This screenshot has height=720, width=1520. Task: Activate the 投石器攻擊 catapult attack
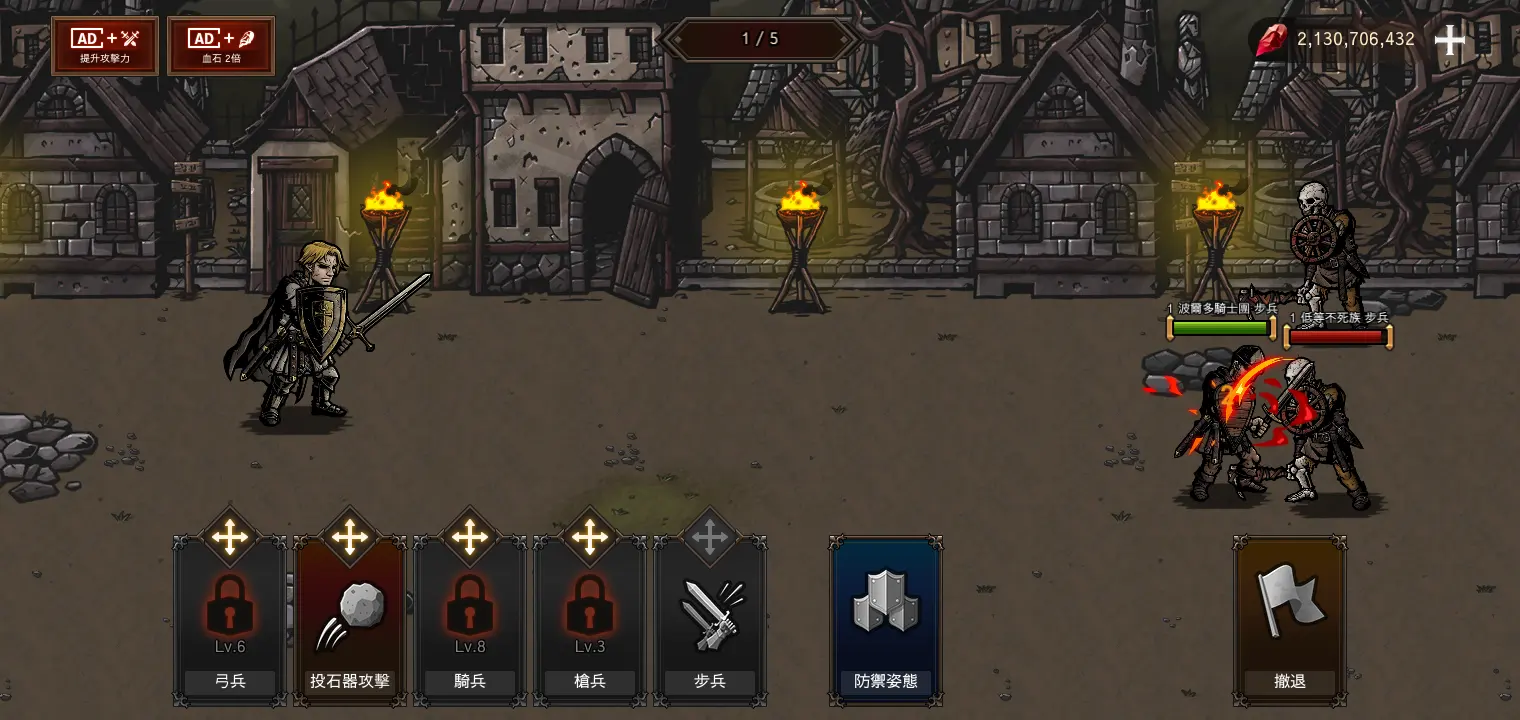349,614
